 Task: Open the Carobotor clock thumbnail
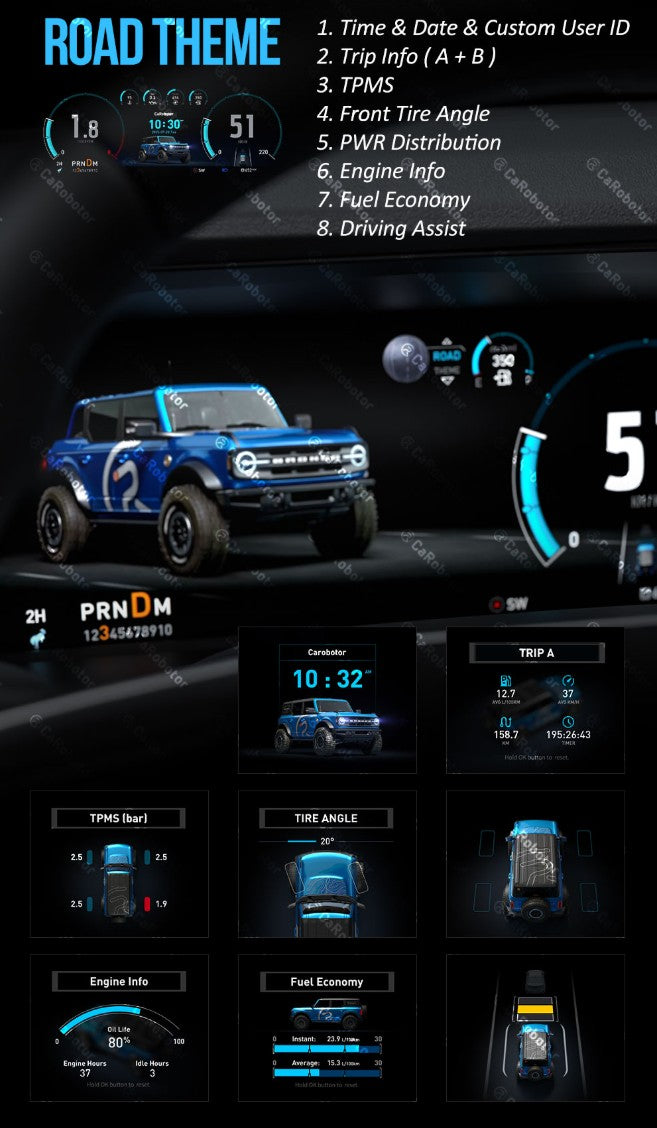click(327, 700)
